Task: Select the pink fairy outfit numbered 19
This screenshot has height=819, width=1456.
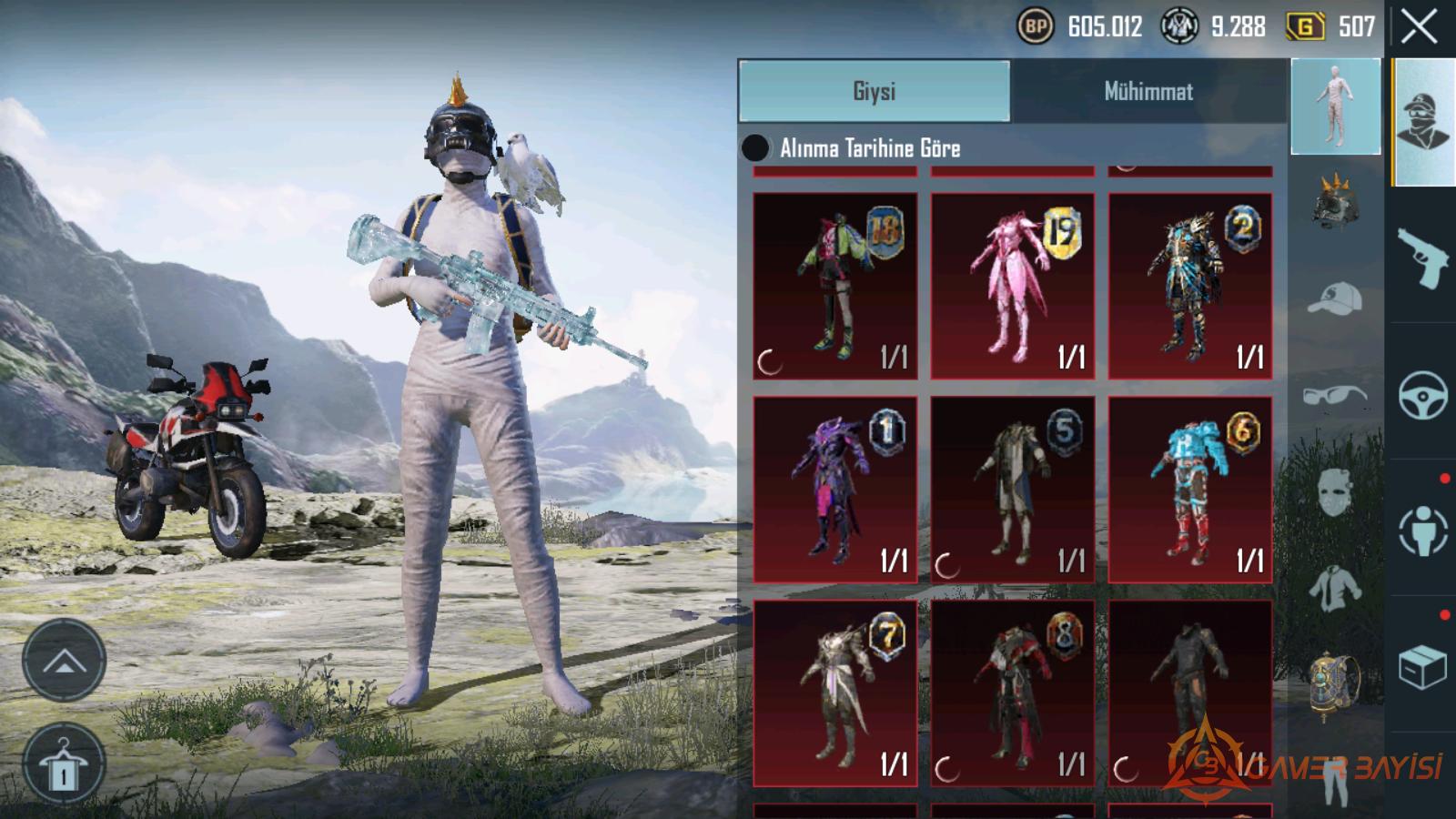Action: click(x=1012, y=286)
